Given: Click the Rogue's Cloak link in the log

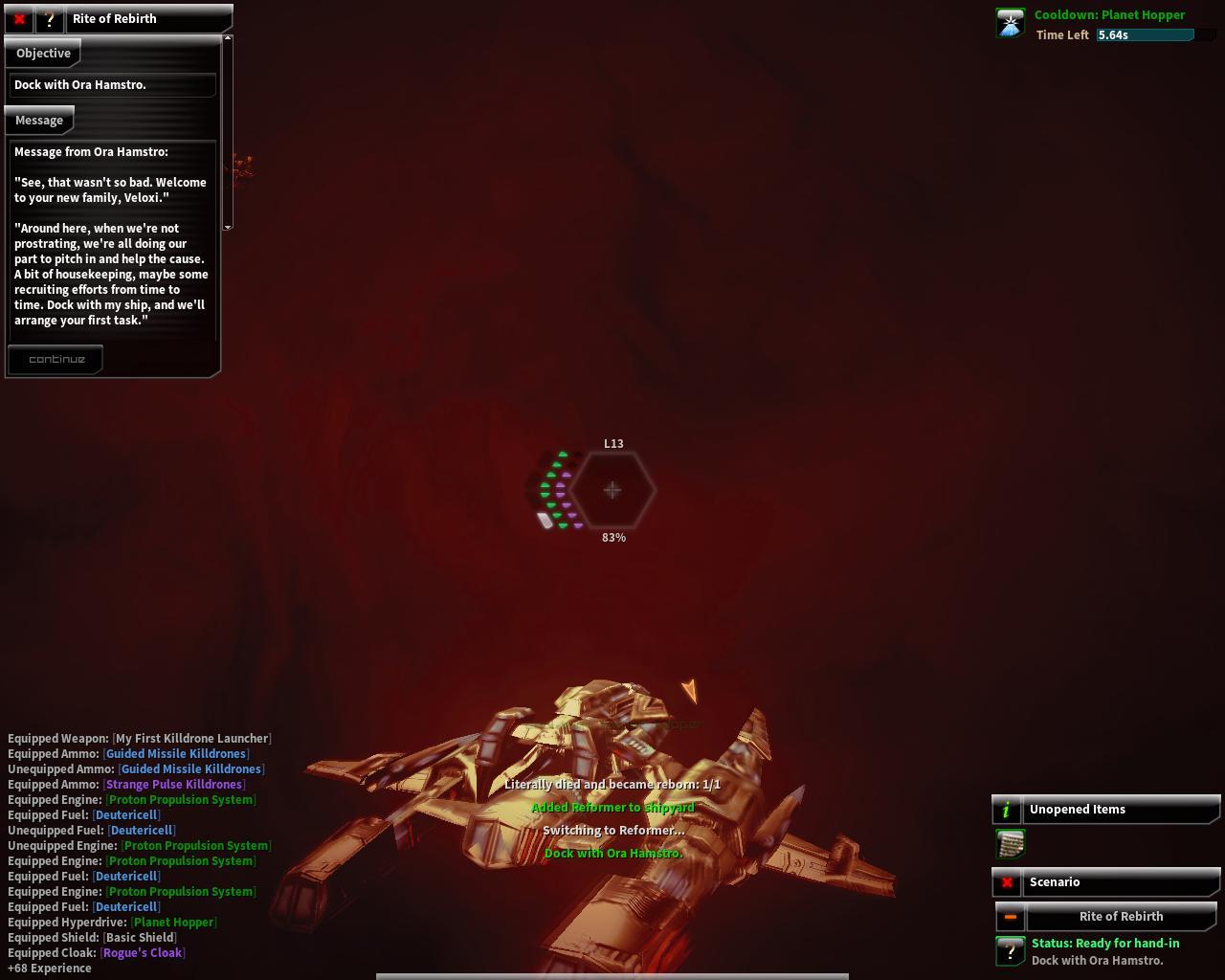Looking at the screenshot, I should pos(143,953).
